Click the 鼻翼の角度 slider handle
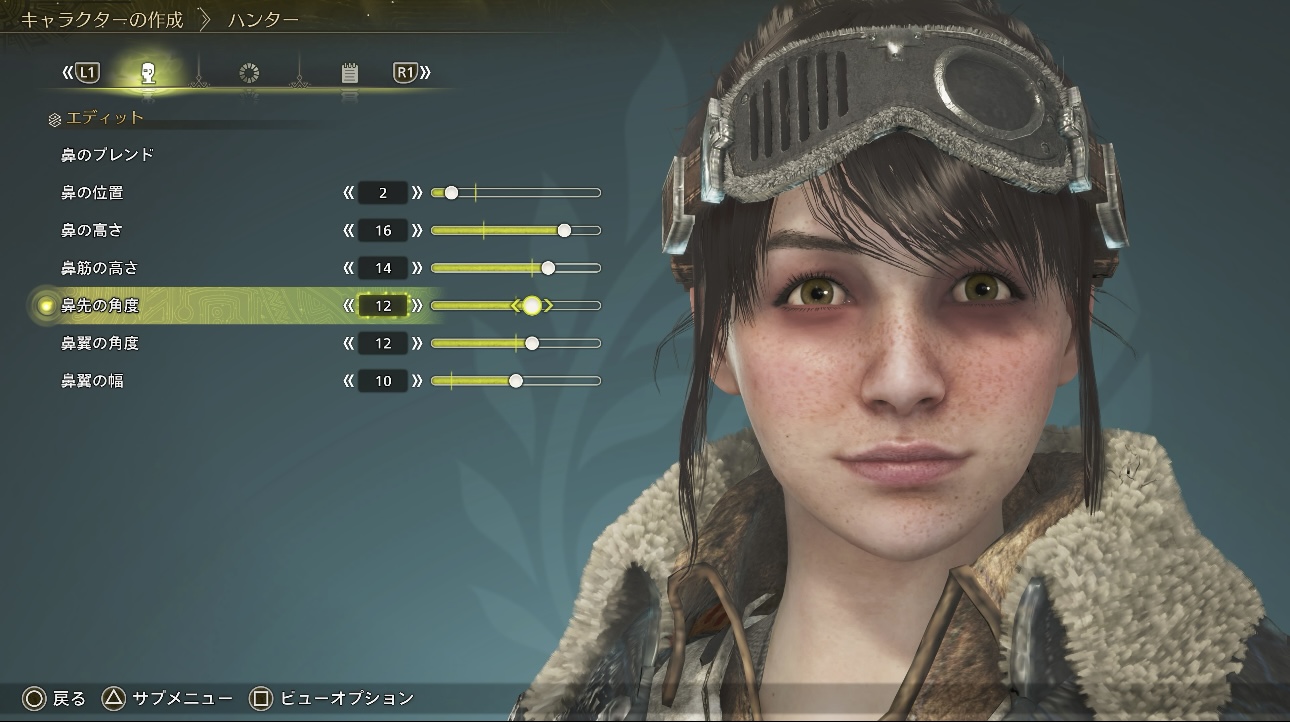The width and height of the screenshot is (1290, 722). 532,343
